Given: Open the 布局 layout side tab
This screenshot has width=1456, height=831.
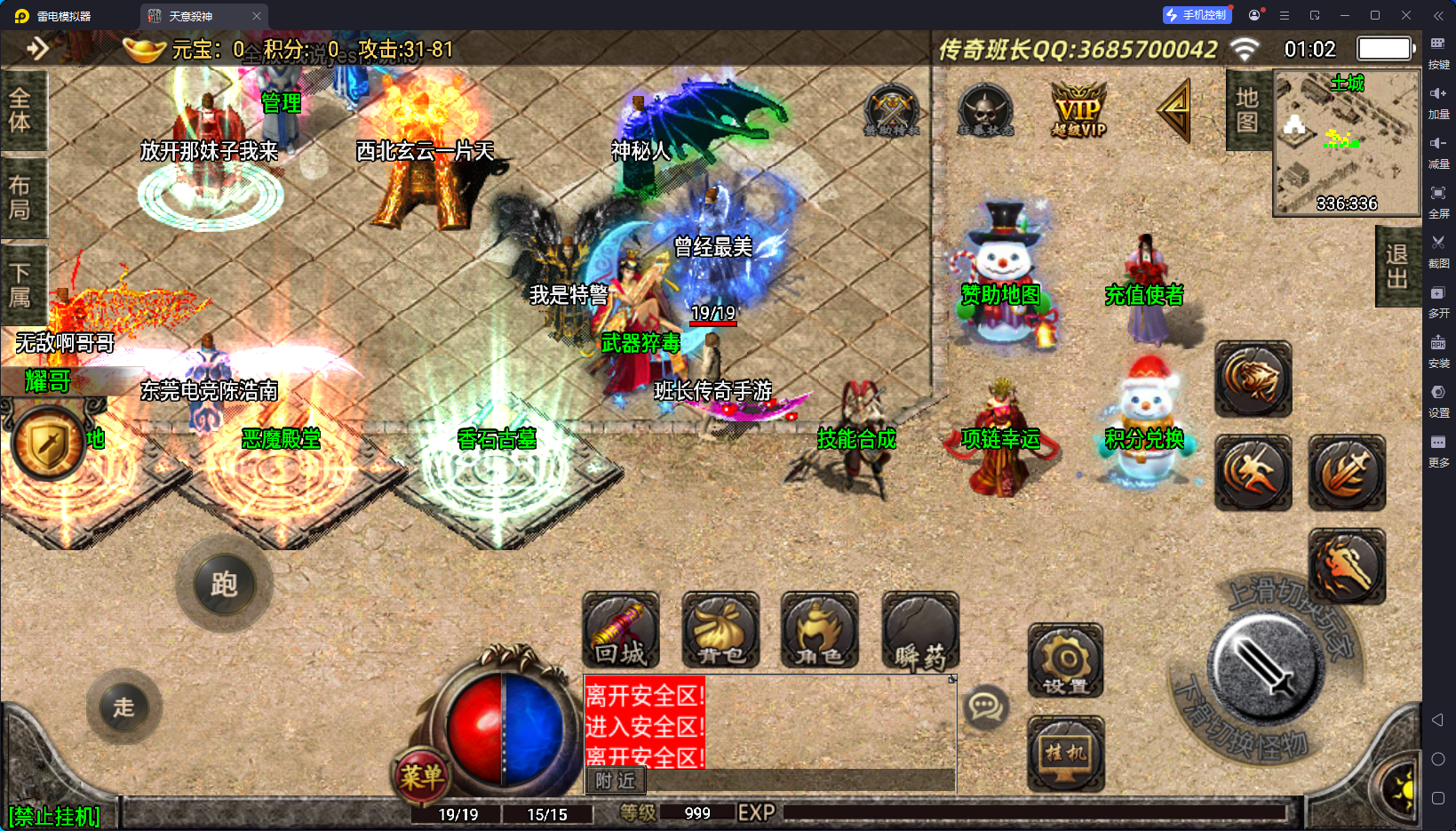Looking at the screenshot, I should [20, 197].
